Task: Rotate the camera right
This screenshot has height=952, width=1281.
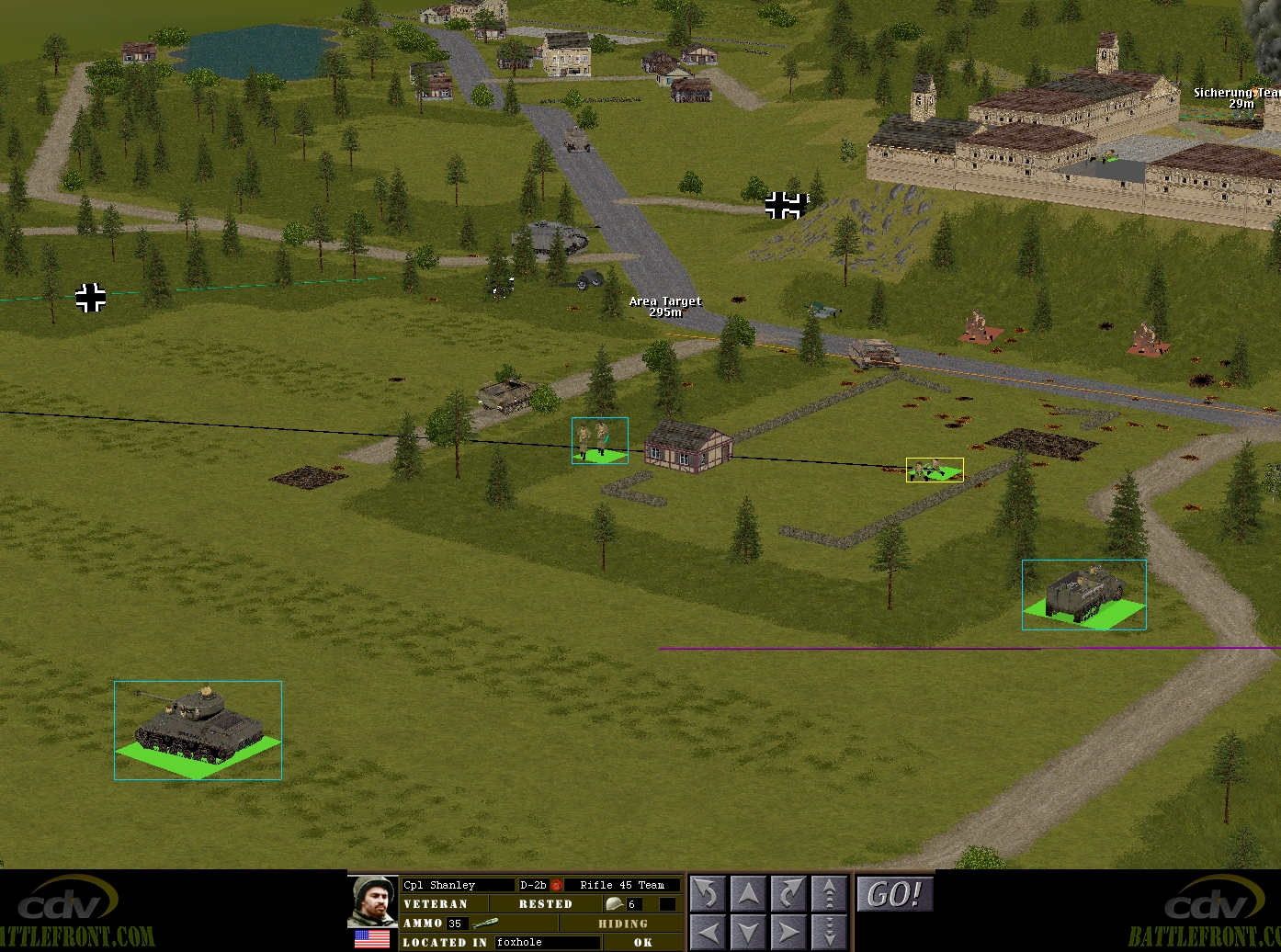Action: (788, 894)
